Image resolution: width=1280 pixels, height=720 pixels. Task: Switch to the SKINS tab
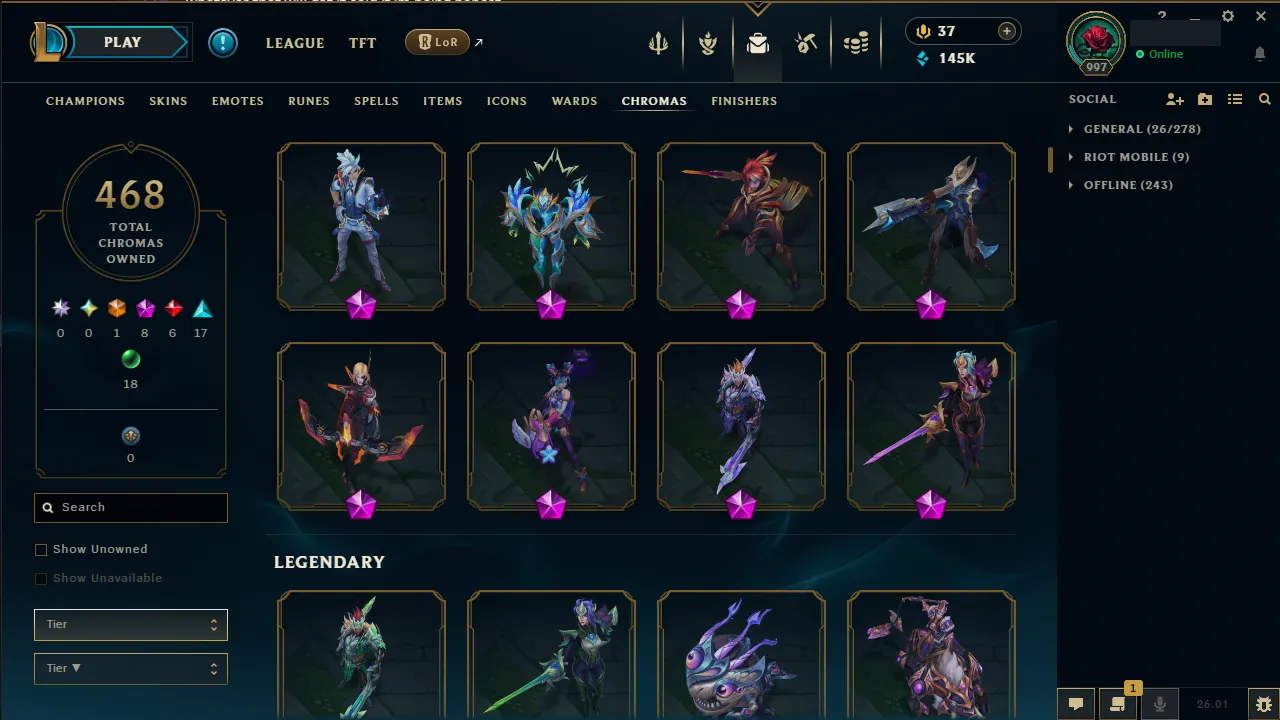[x=168, y=100]
